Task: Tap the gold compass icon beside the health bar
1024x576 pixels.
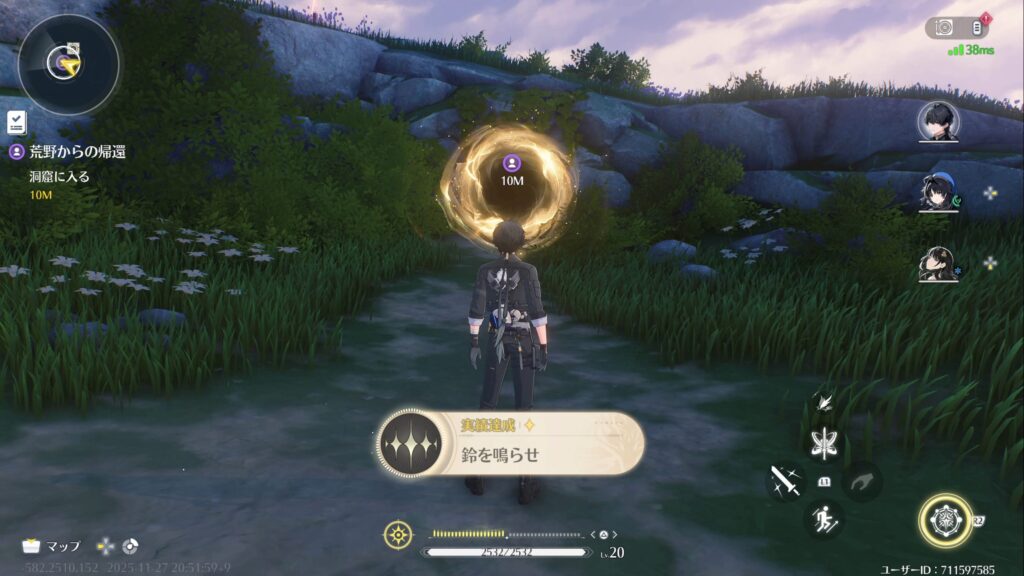Action: pos(398,534)
